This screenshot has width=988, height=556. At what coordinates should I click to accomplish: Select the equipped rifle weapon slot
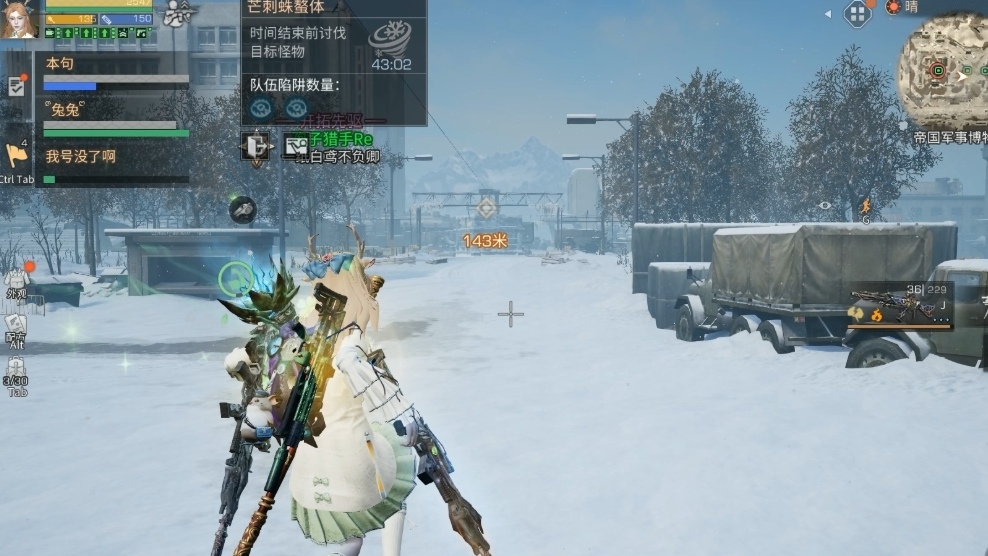pyautogui.click(x=900, y=306)
